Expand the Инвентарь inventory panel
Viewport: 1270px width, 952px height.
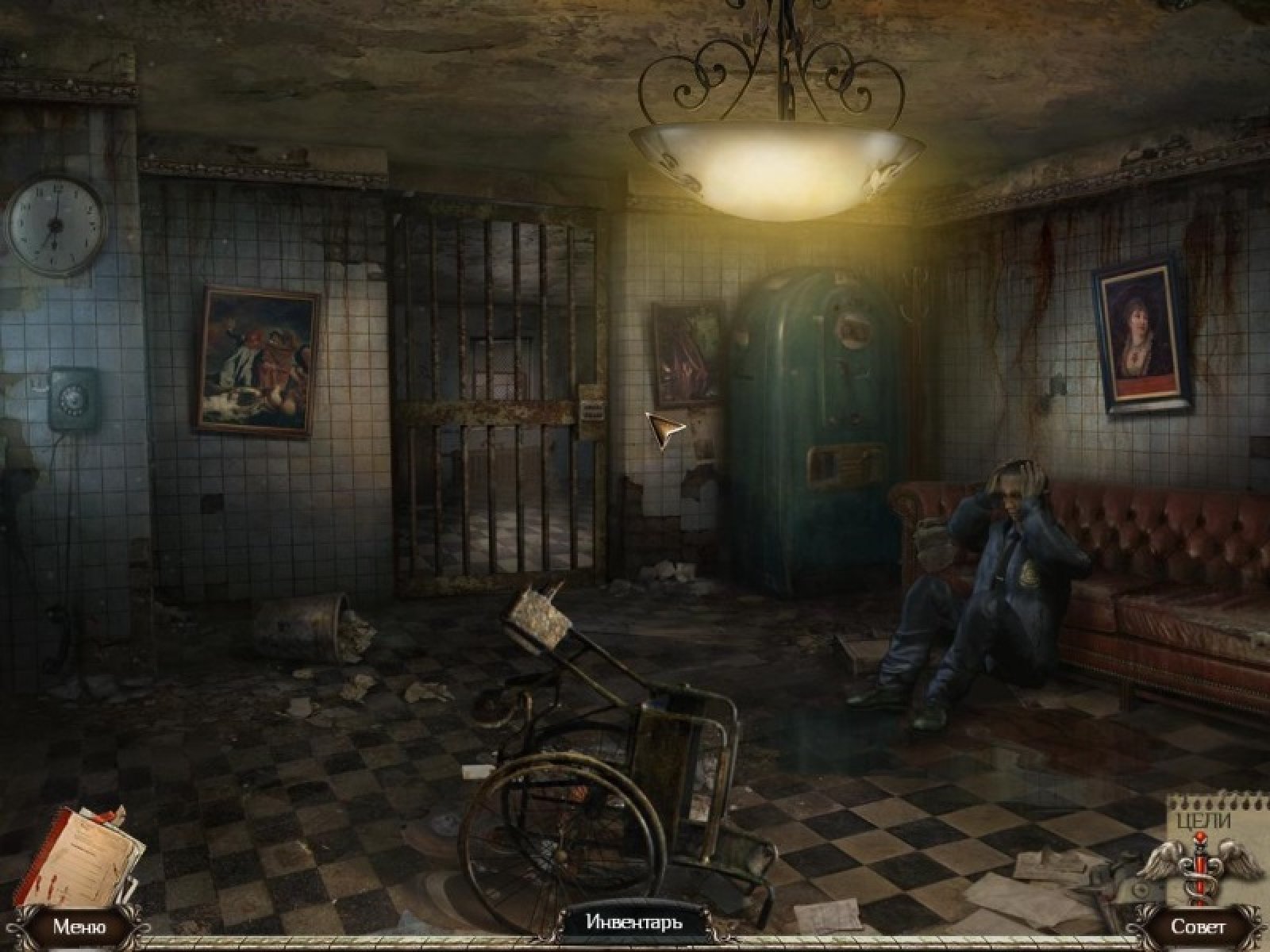tap(634, 922)
